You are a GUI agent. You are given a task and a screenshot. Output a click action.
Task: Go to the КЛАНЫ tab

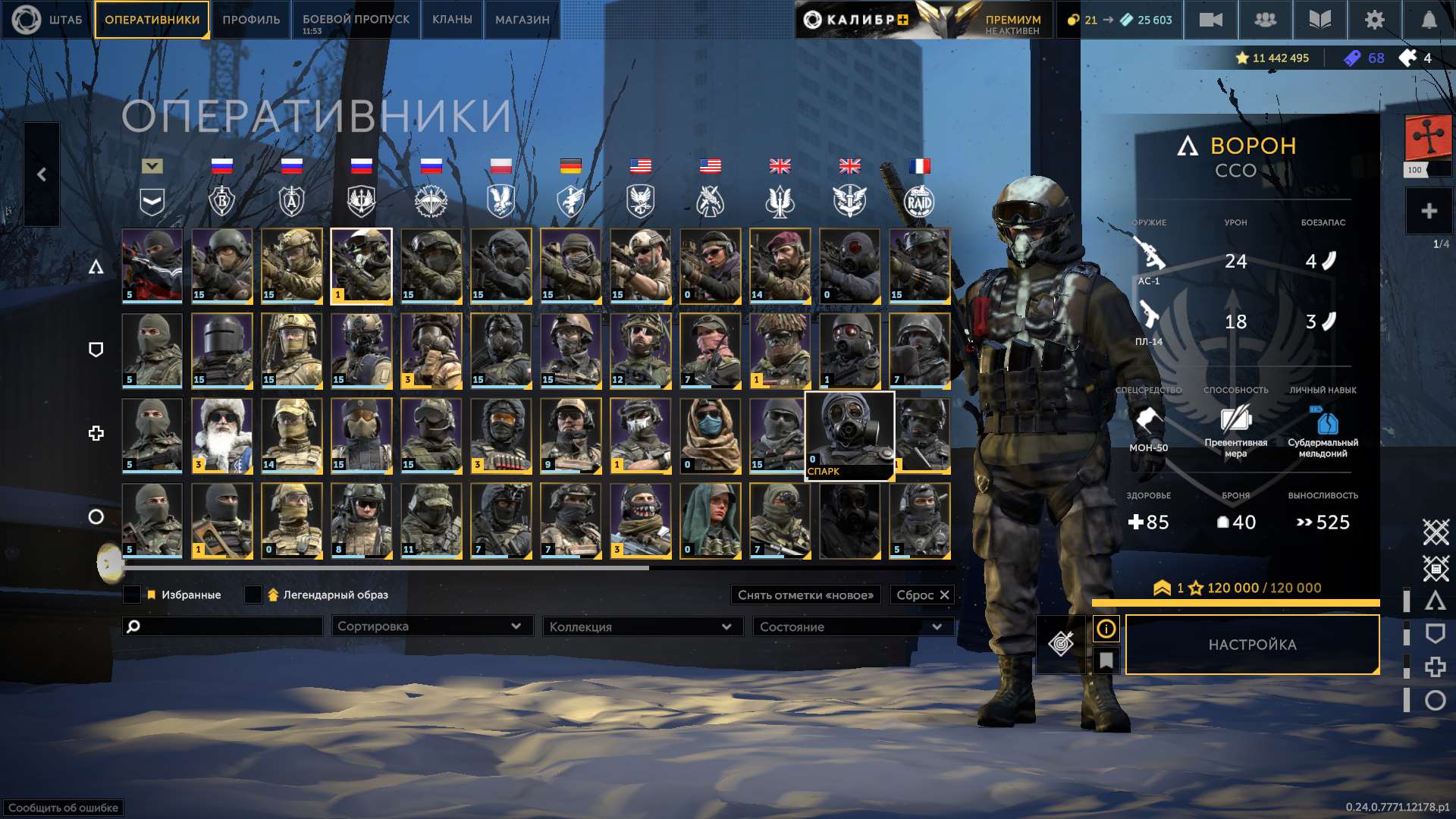452,20
